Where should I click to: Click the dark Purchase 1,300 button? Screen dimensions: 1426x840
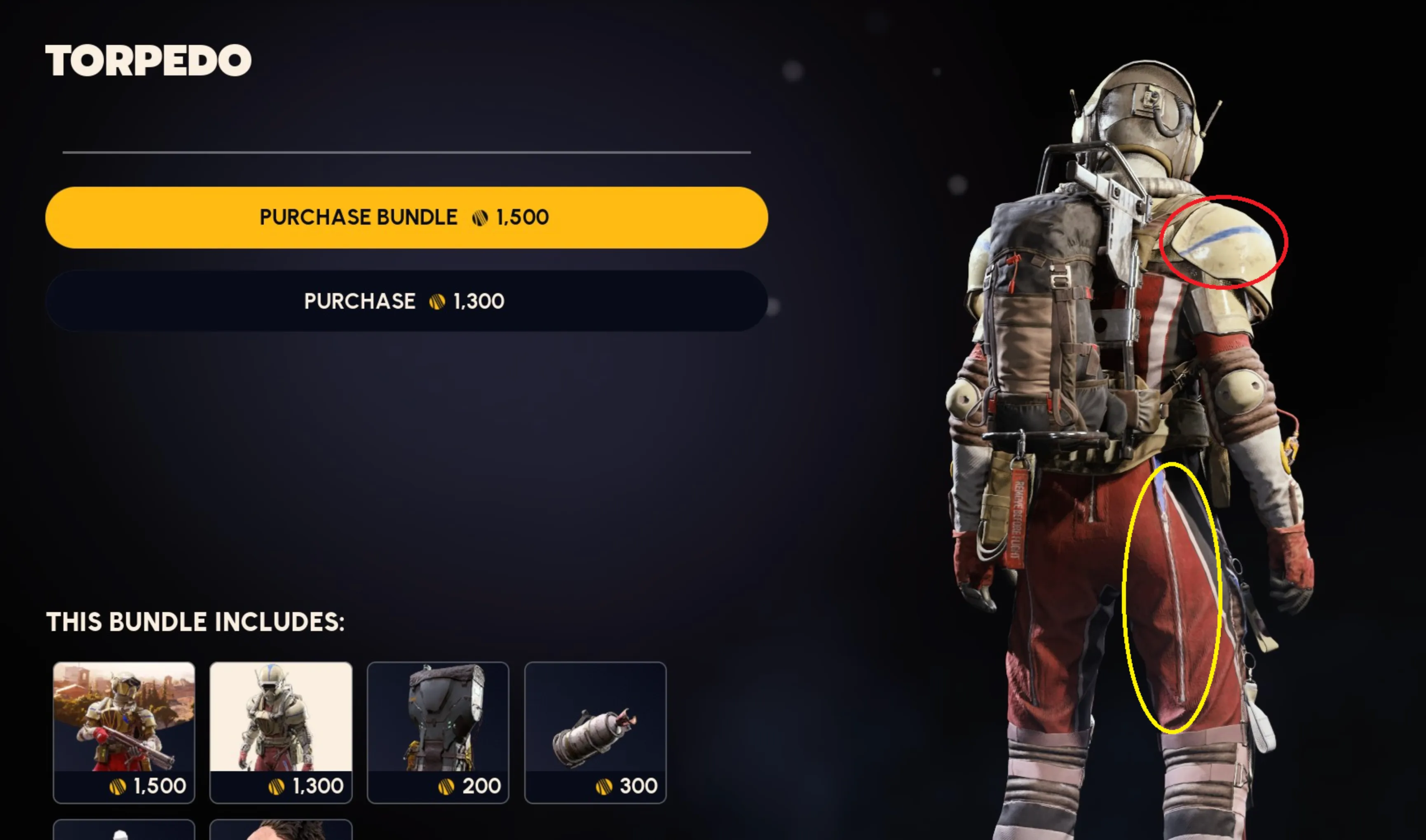point(406,301)
